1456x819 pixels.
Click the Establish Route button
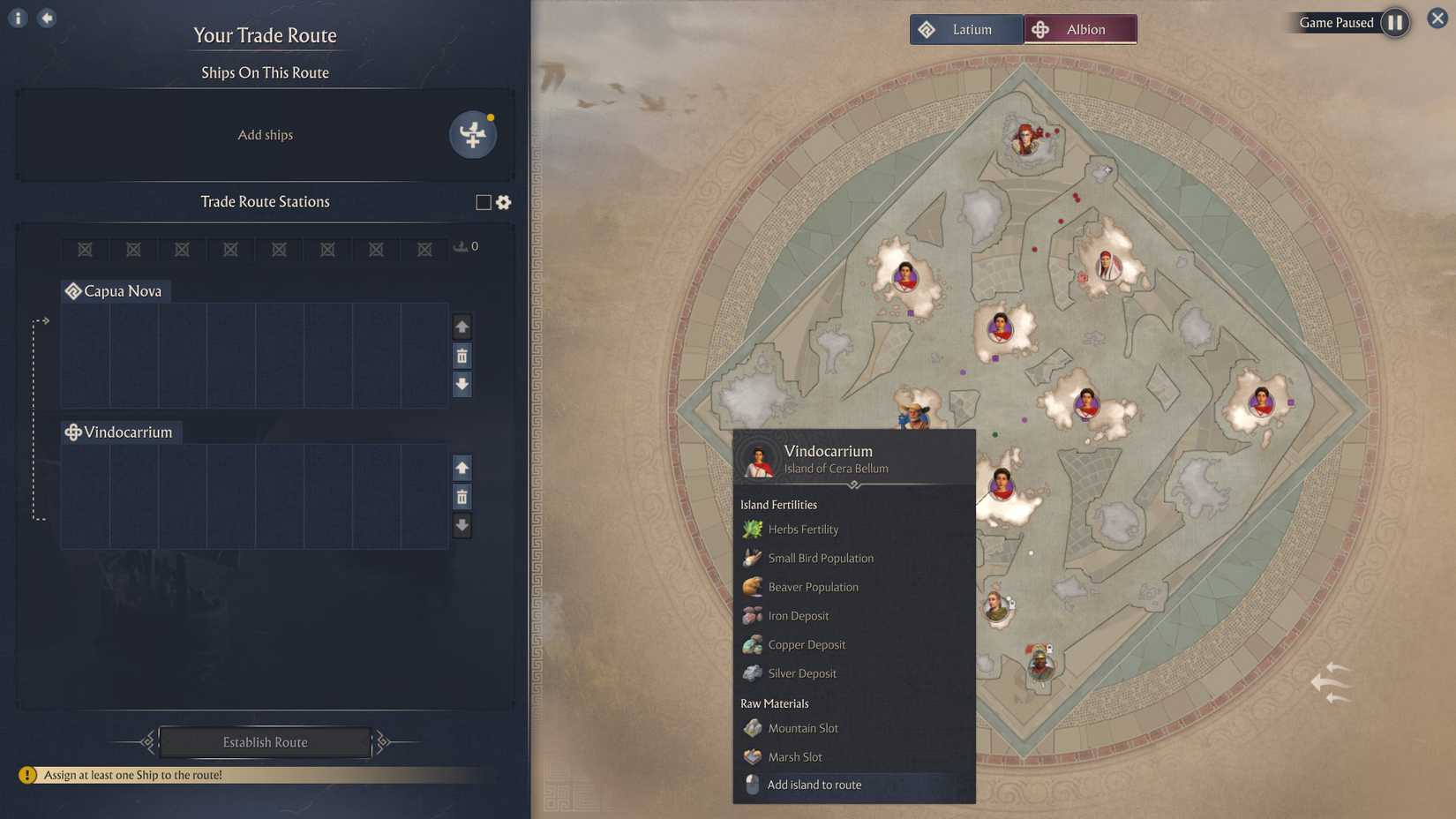pyautogui.click(x=265, y=742)
